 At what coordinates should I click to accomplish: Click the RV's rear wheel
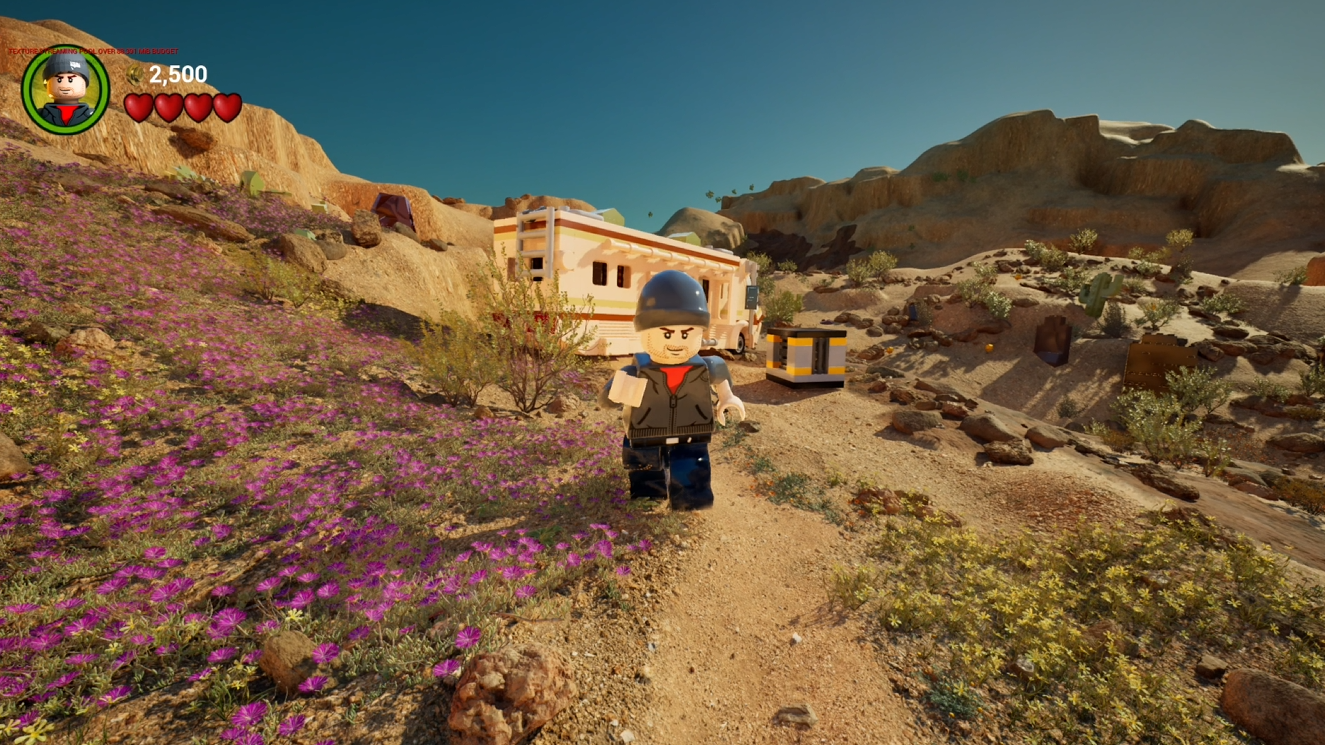click(x=738, y=345)
